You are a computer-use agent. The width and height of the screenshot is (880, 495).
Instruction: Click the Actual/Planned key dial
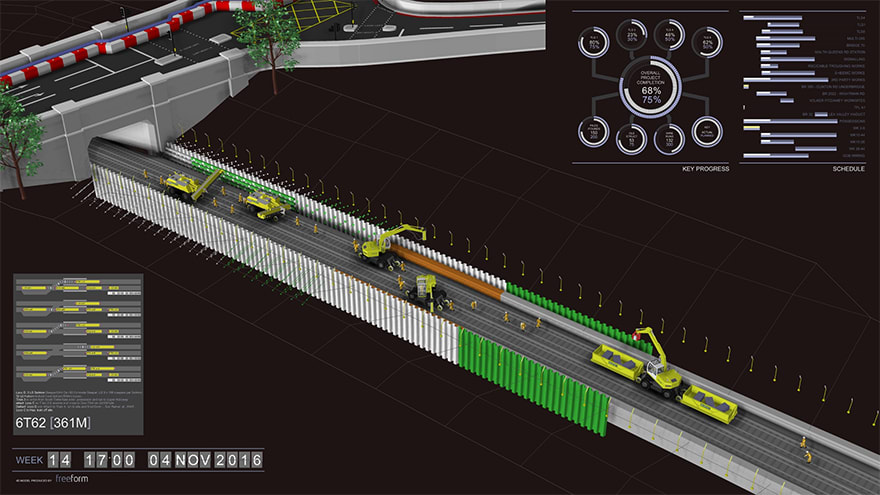coord(707,132)
